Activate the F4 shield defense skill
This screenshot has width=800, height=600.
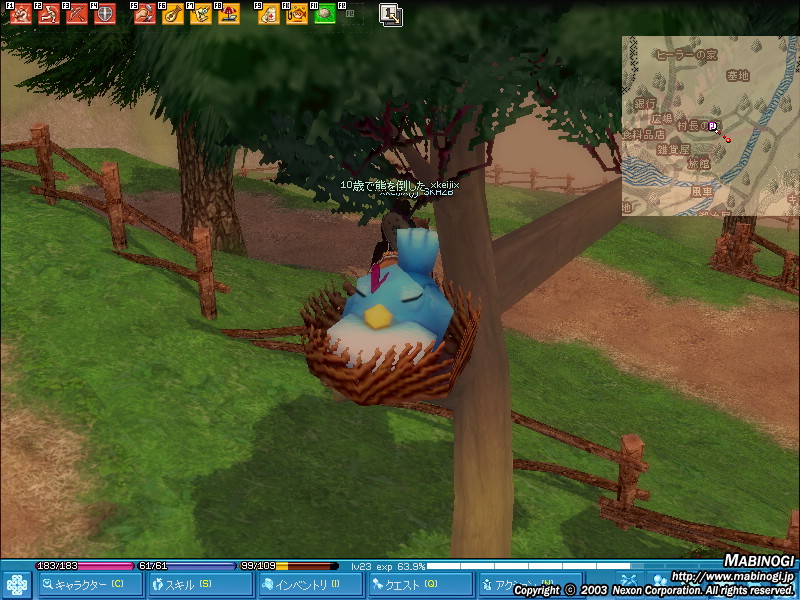pyautogui.click(x=104, y=14)
